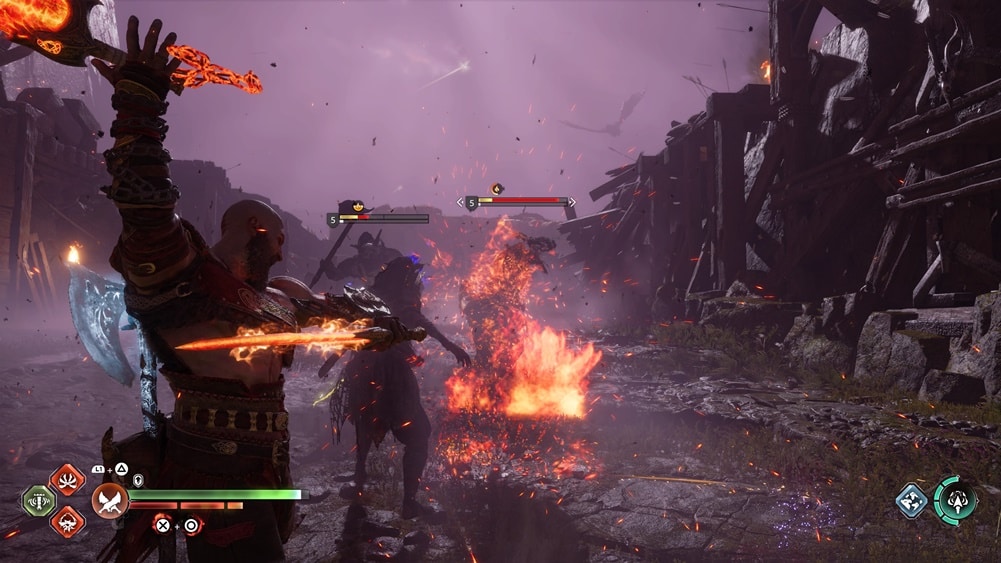The height and width of the screenshot is (563, 1001).
Task: Use the blue diamond companion ability icon
Action: (912, 500)
